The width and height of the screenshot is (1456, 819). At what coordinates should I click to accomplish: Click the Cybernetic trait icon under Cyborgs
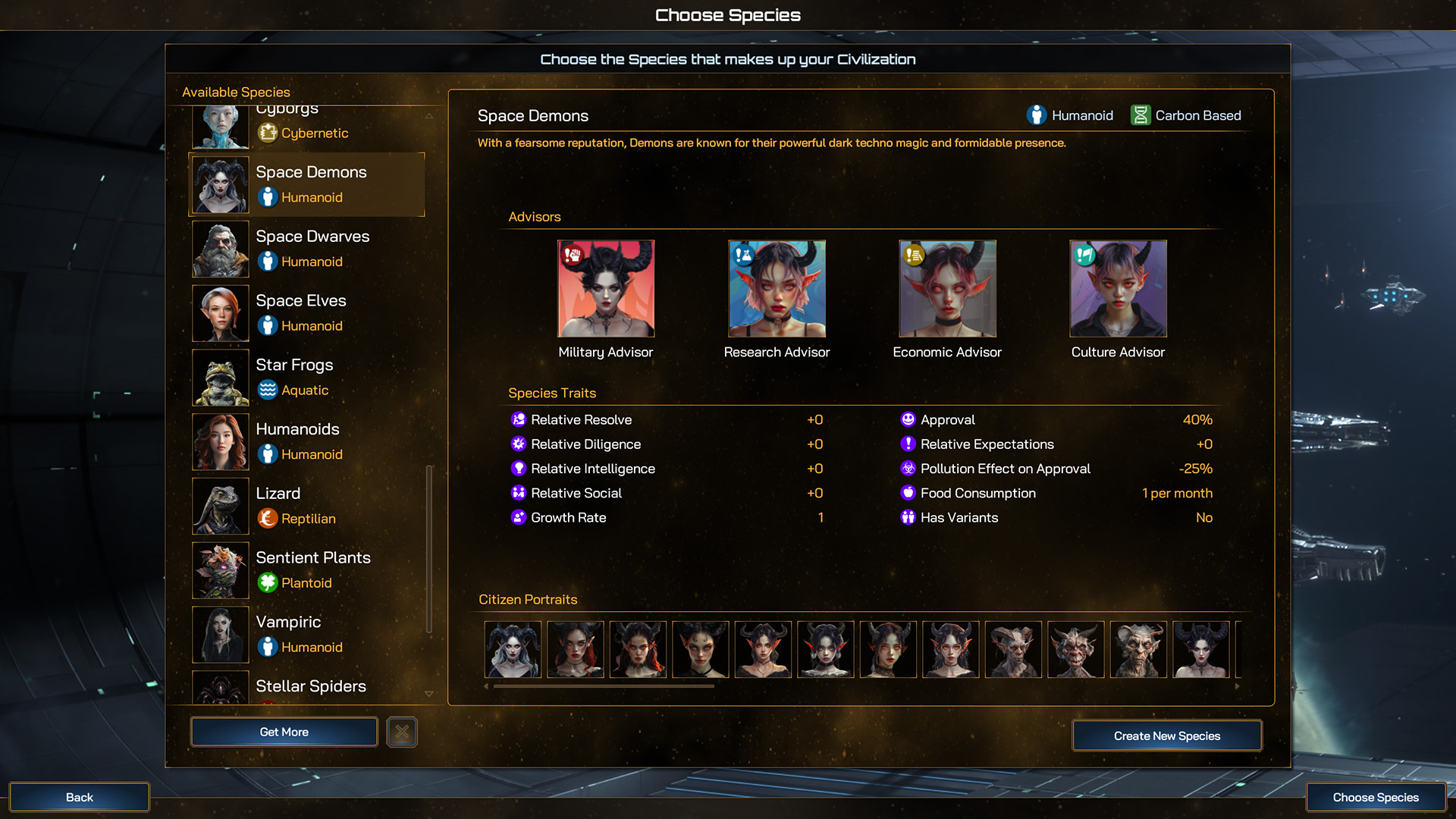click(x=268, y=133)
